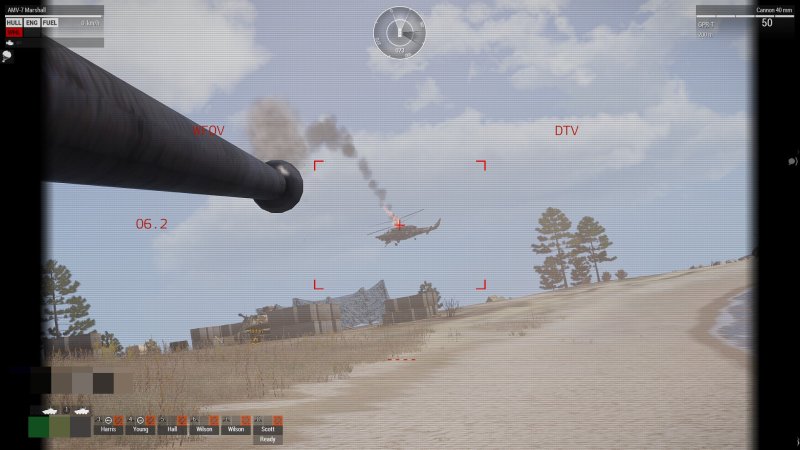Image resolution: width=800 pixels, height=450 pixels.
Task: Click the compass dial at the top
Action: tap(399, 32)
